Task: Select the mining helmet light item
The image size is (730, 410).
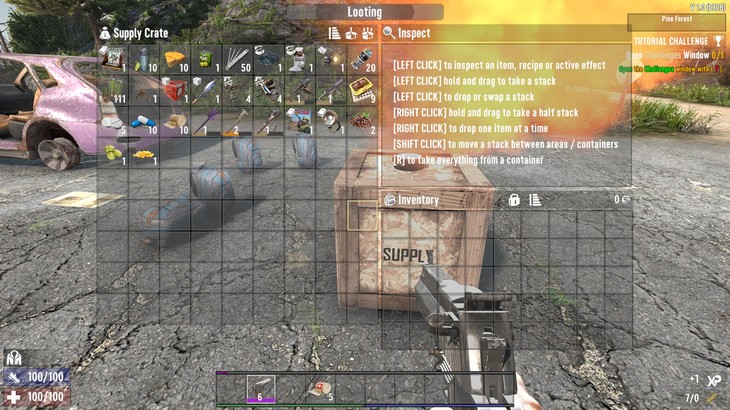Action: (329, 121)
